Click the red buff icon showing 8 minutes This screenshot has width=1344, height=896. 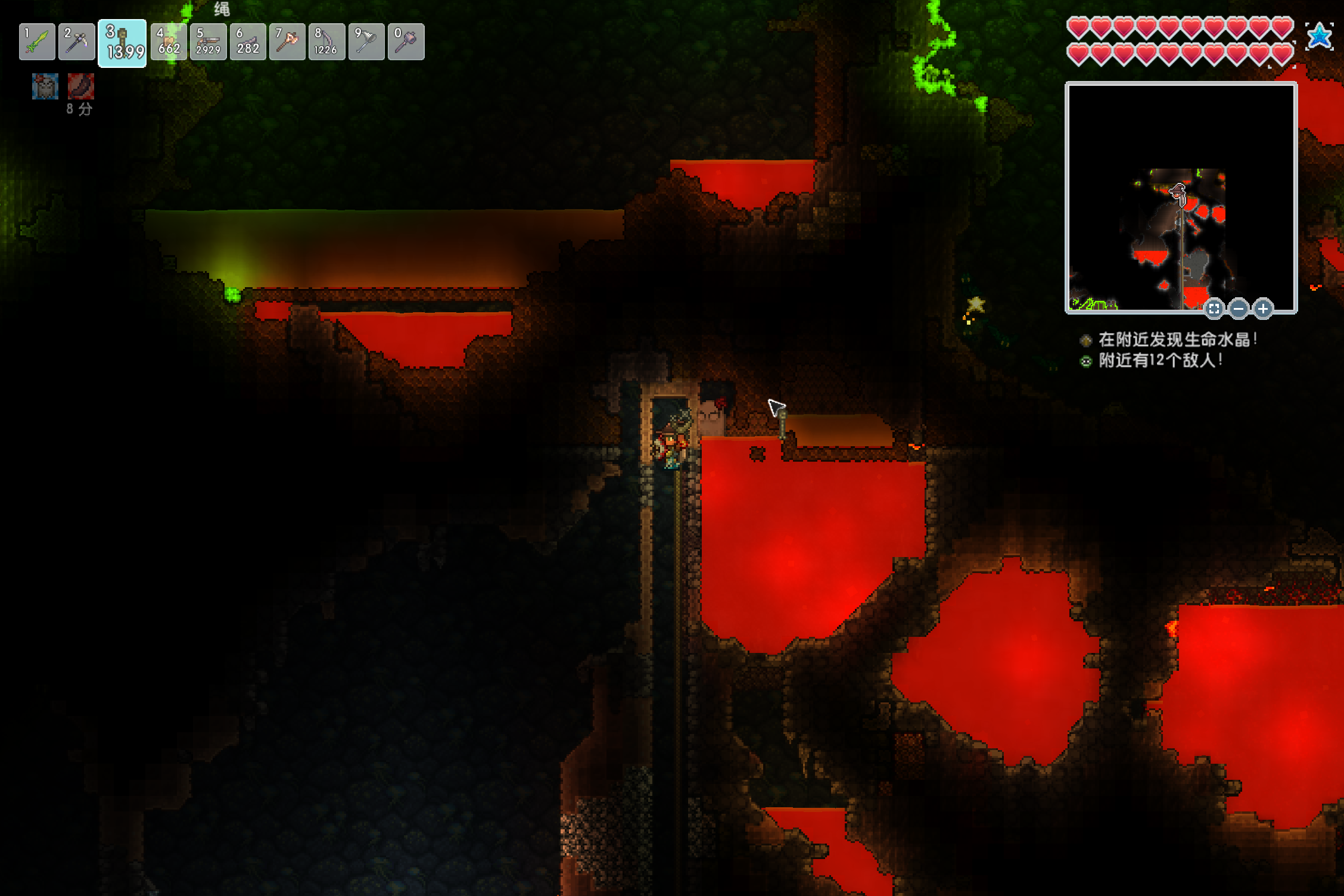point(80,87)
